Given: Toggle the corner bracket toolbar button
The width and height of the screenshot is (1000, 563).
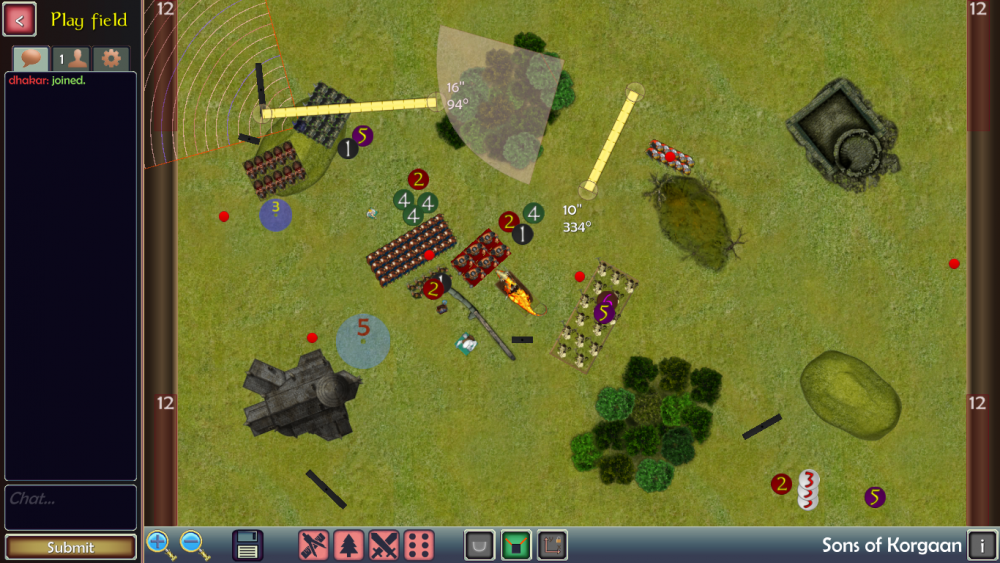Looking at the screenshot, I should pyautogui.click(x=552, y=545).
